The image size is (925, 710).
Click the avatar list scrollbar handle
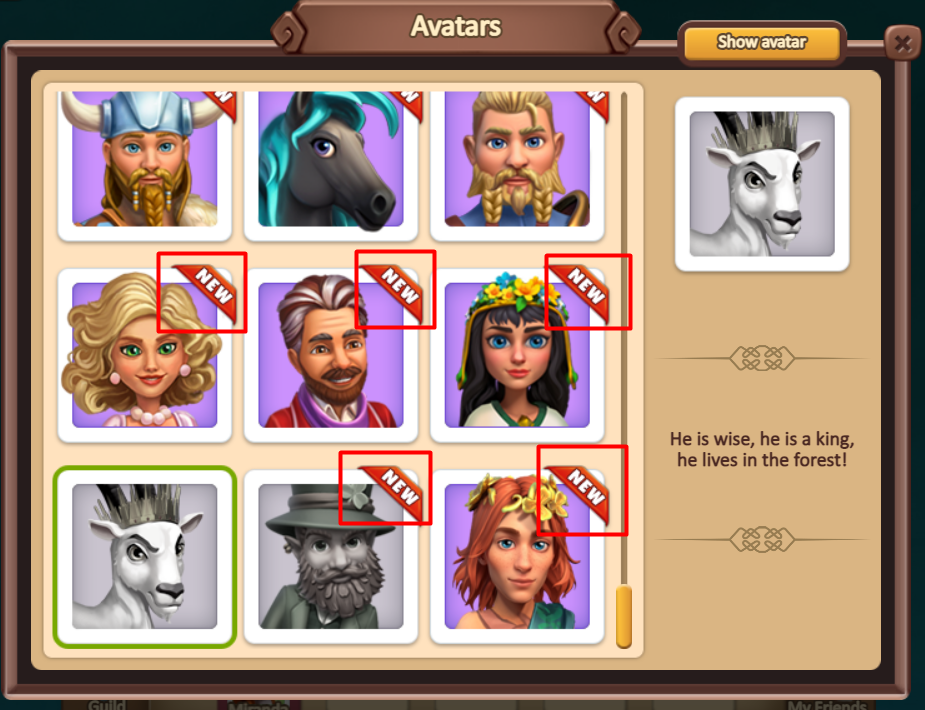click(623, 616)
